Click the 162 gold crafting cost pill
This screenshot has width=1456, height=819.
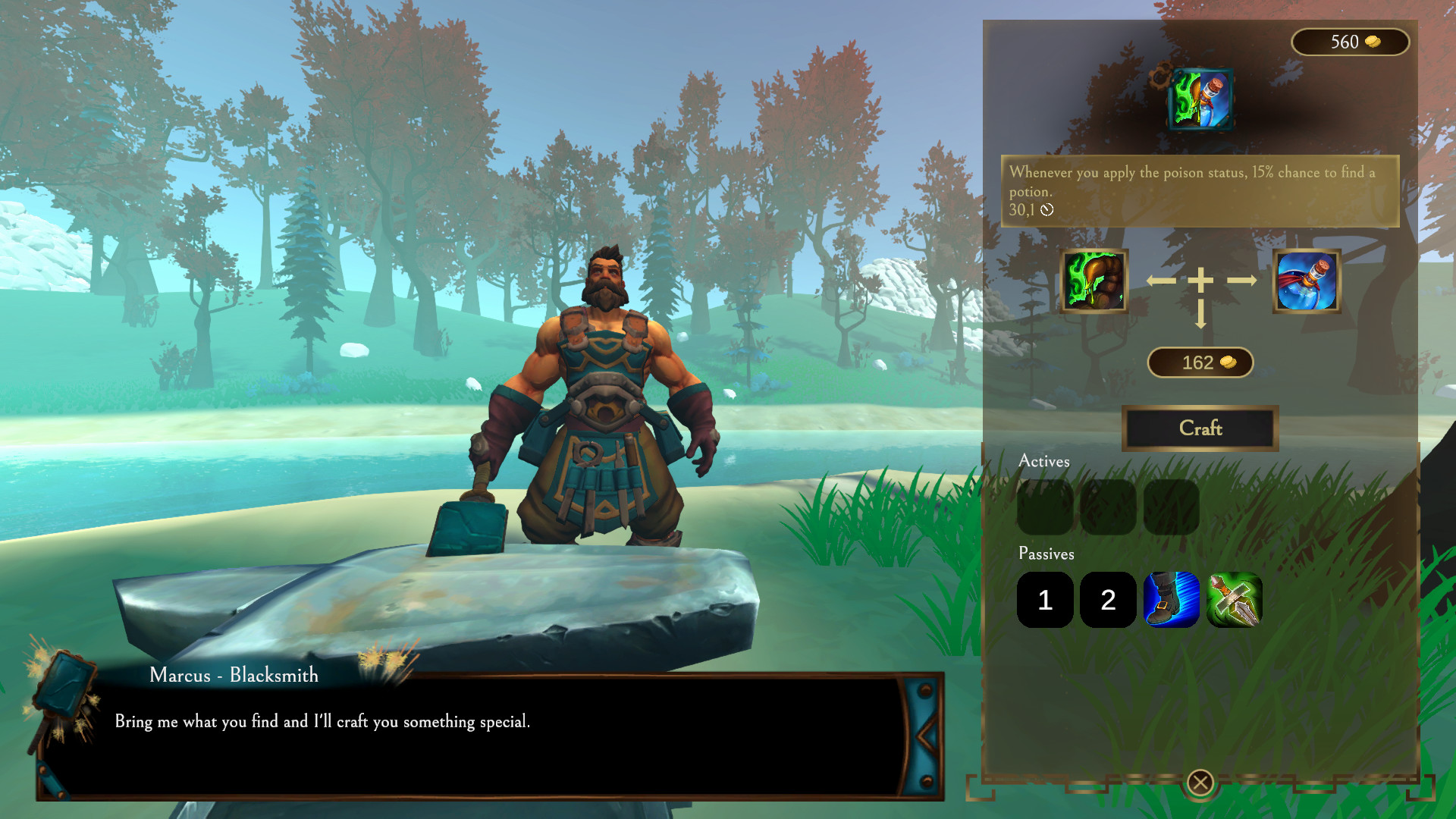pyautogui.click(x=1200, y=362)
